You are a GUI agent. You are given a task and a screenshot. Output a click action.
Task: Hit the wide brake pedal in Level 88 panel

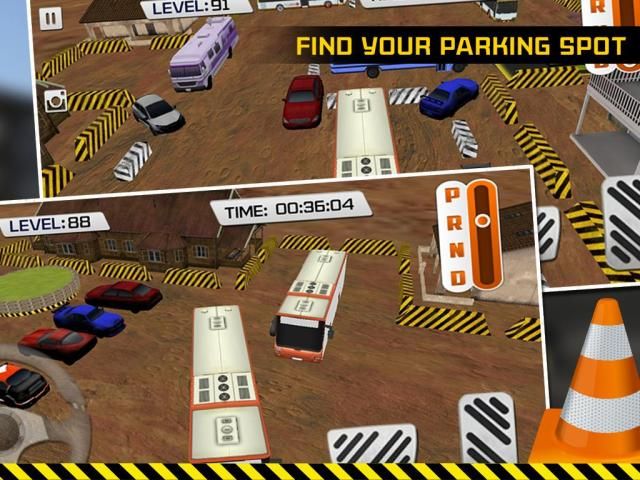(372, 444)
